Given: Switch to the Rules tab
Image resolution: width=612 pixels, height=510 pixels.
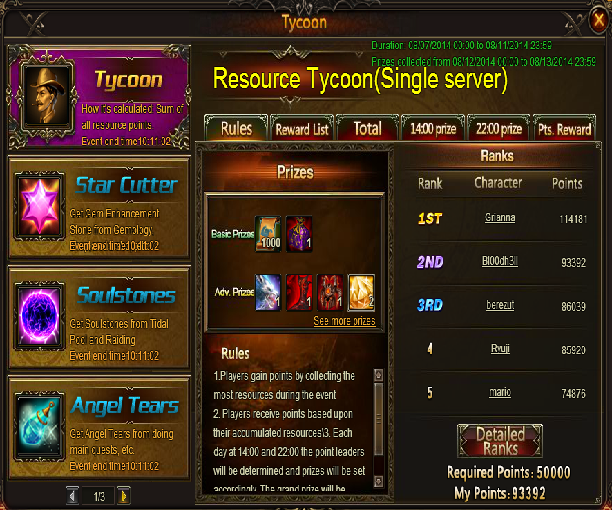Looking at the screenshot, I should pyautogui.click(x=236, y=128).
